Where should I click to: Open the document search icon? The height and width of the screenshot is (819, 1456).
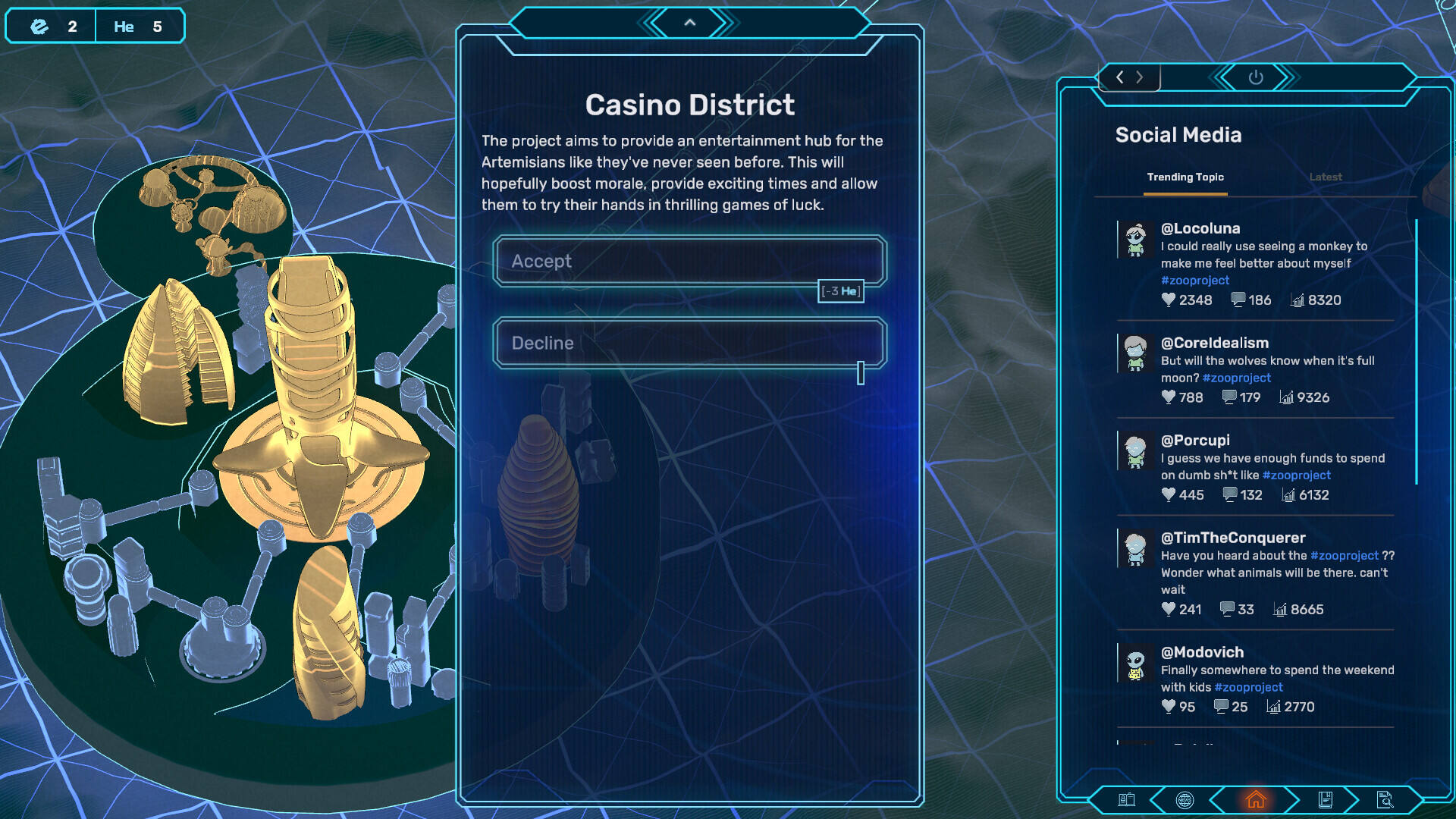[1384, 799]
